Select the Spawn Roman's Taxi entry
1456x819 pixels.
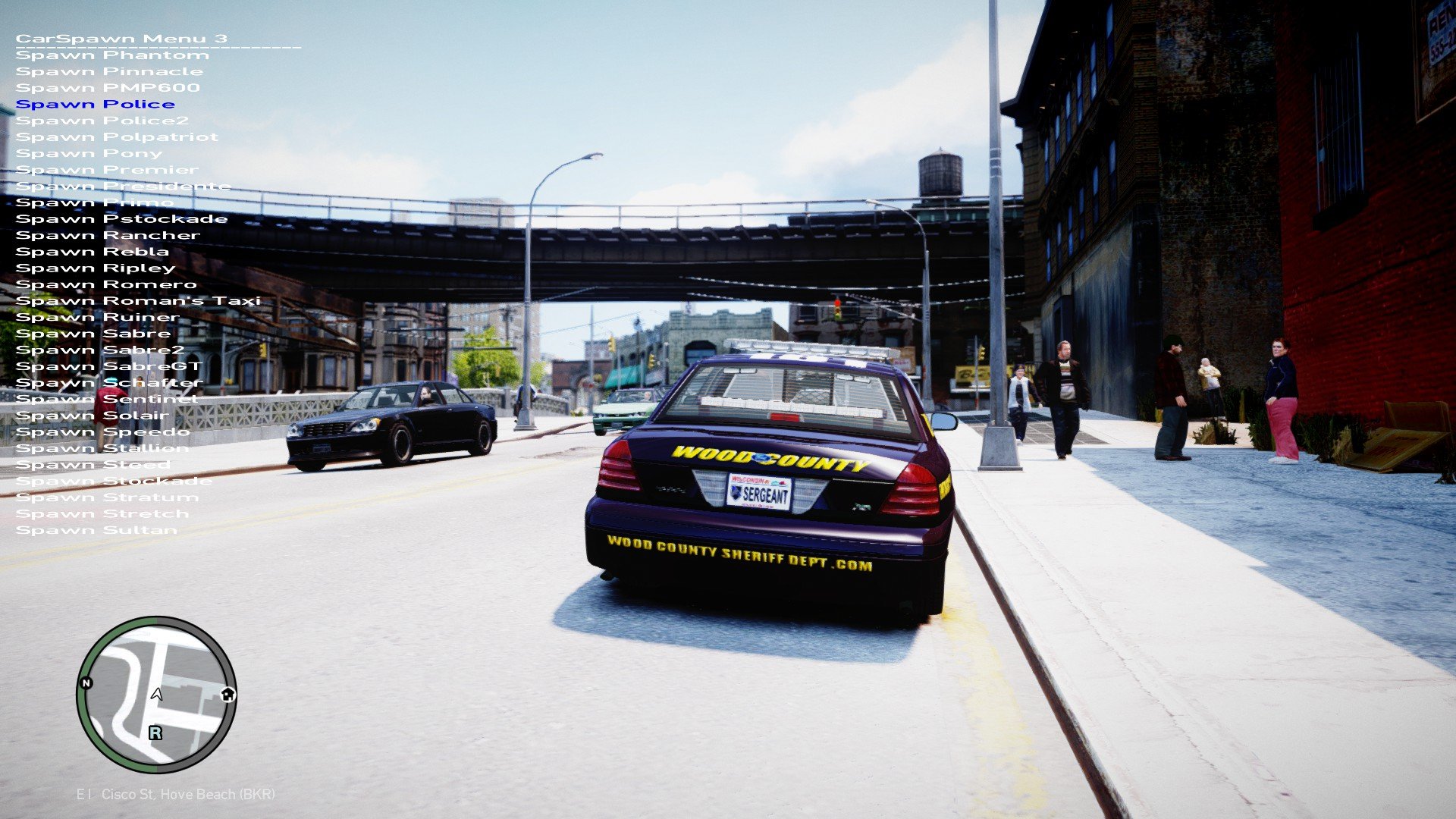click(x=138, y=301)
